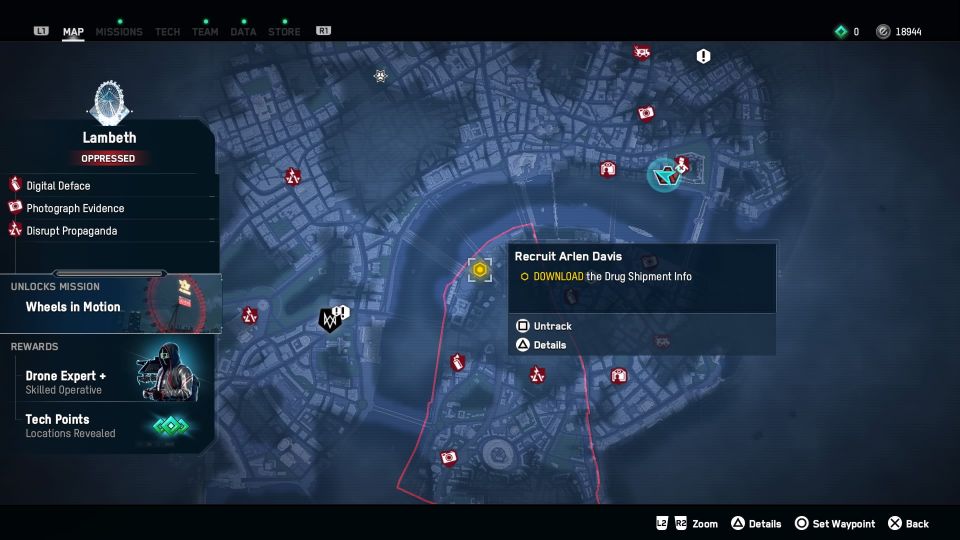The image size is (960, 540).
Task: Select the skull marker on the map
Action: (x=380, y=75)
